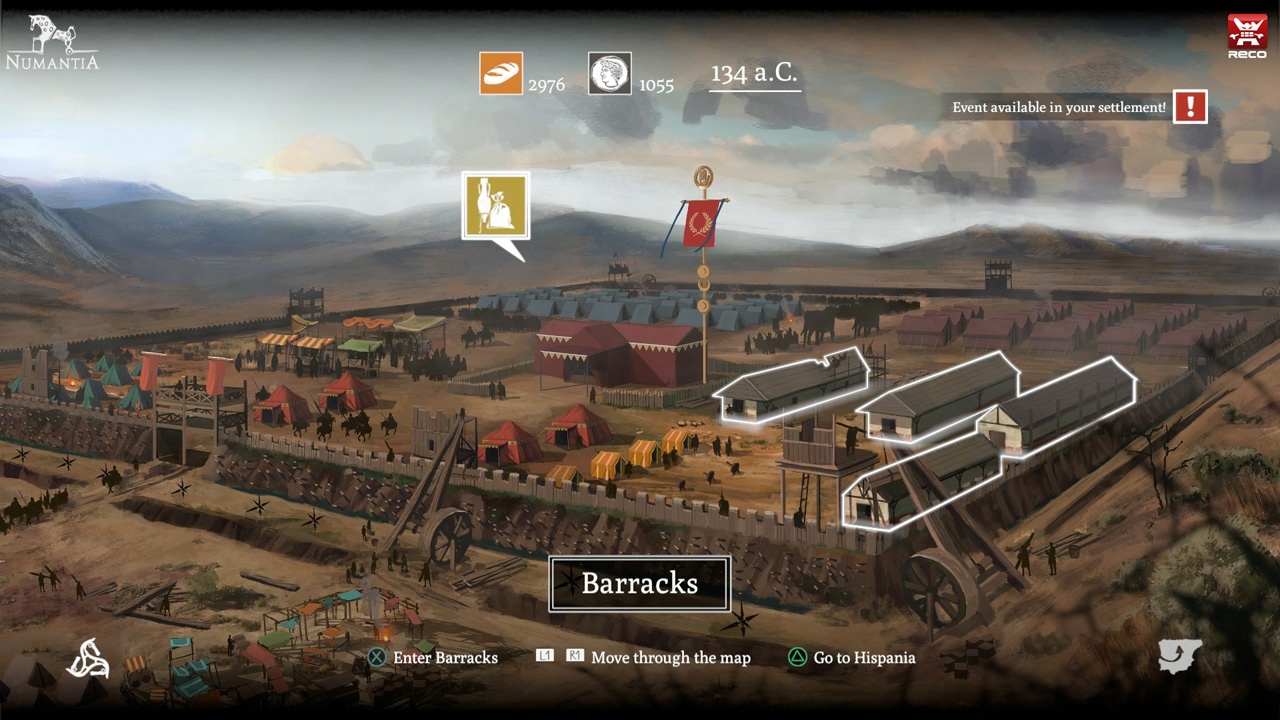This screenshot has width=1280, height=720.
Task: Choose the Enter Barracks option
Action: coord(433,657)
